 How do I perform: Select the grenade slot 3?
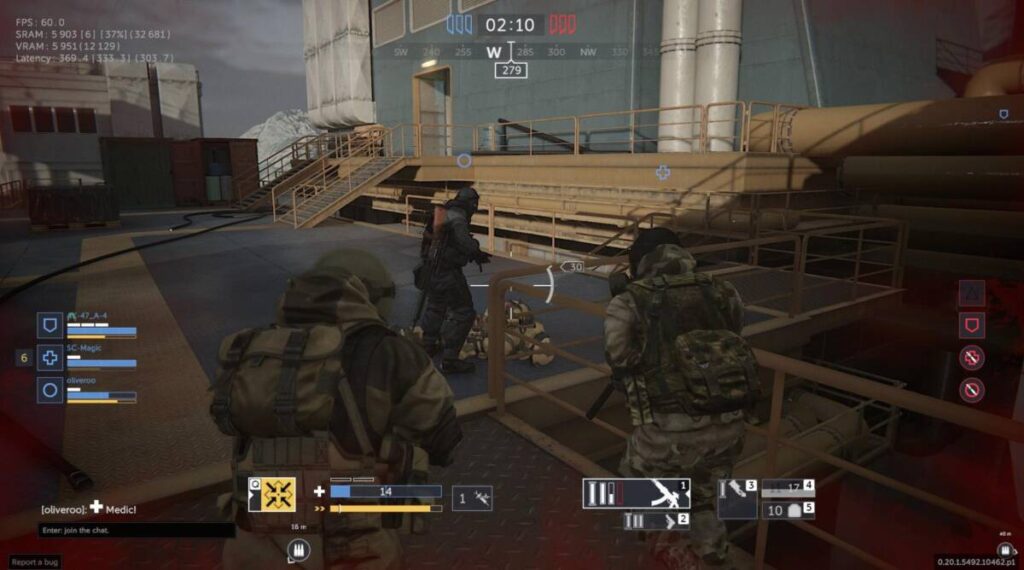click(738, 492)
